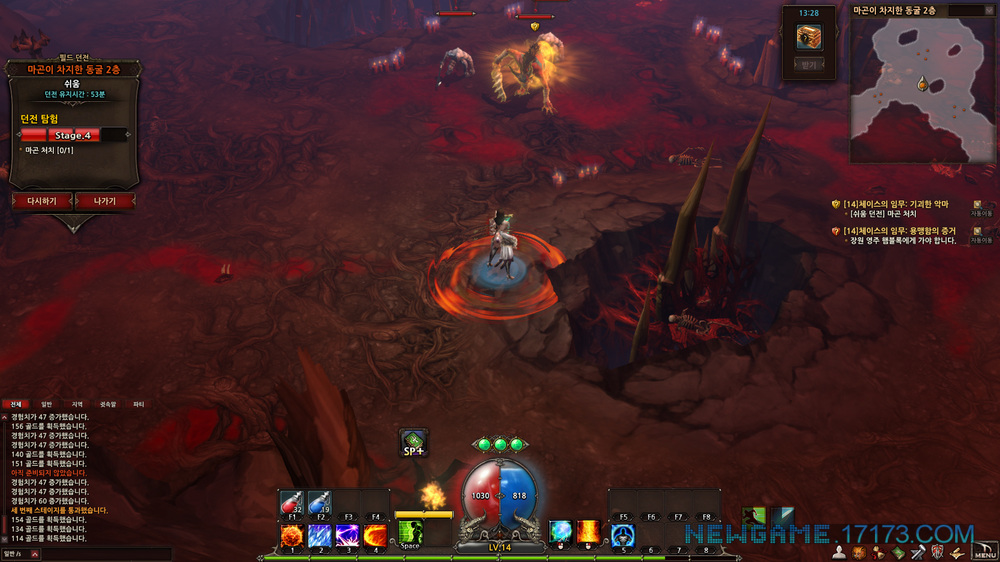
Task: Switch to the 지역 area chat tab
Action: [77, 404]
